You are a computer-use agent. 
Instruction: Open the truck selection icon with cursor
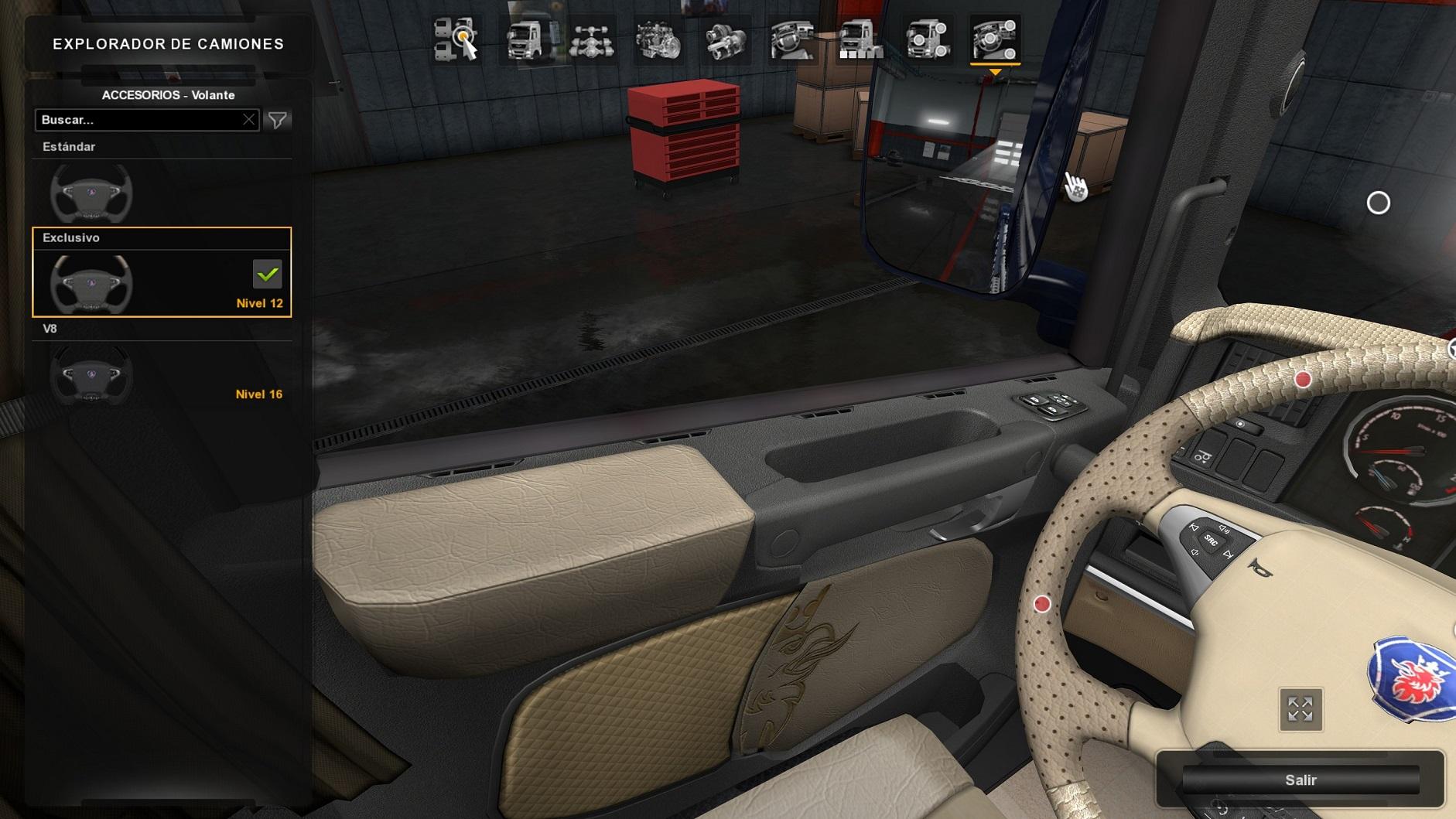tap(456, 39)
